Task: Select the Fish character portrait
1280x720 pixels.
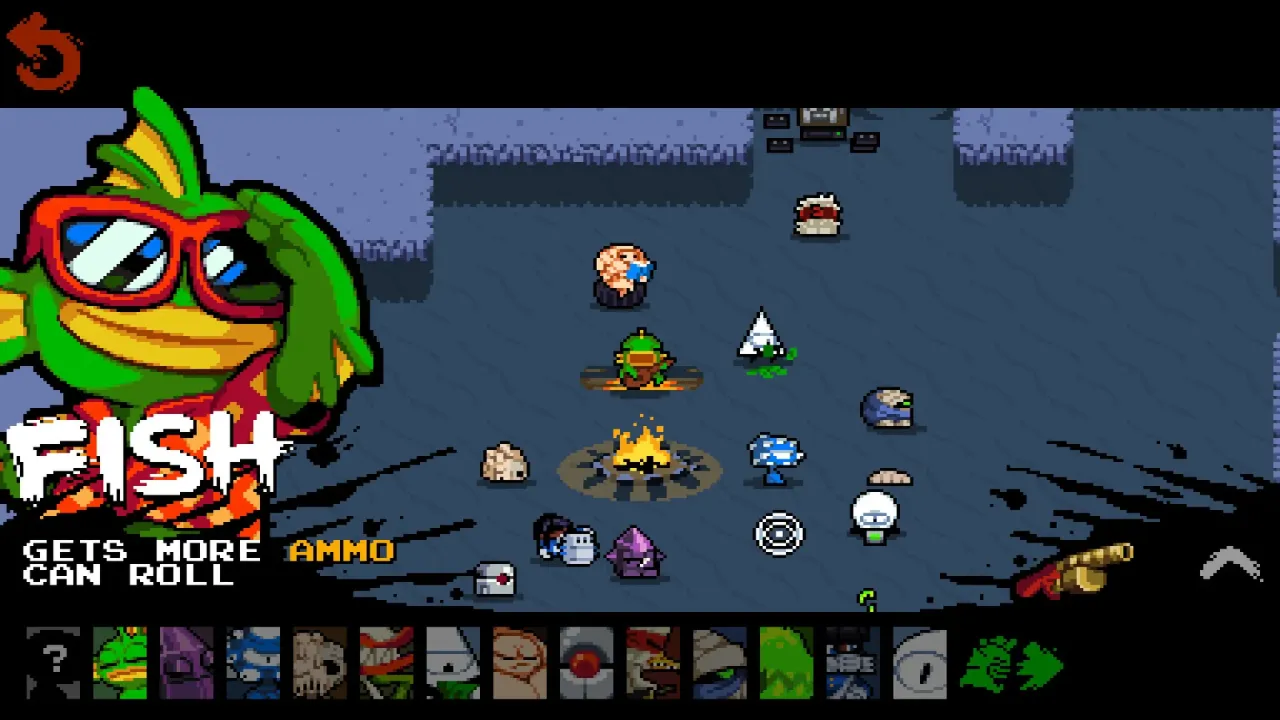Action: click(120, 663)
